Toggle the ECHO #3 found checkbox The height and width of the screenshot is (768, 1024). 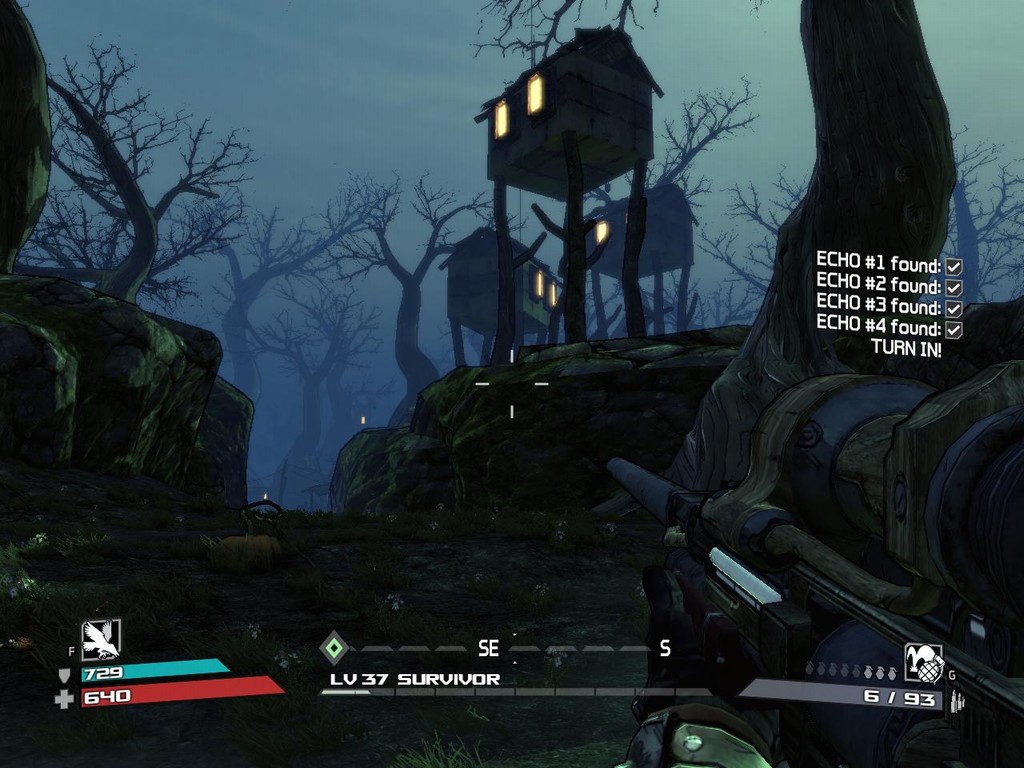954,308
